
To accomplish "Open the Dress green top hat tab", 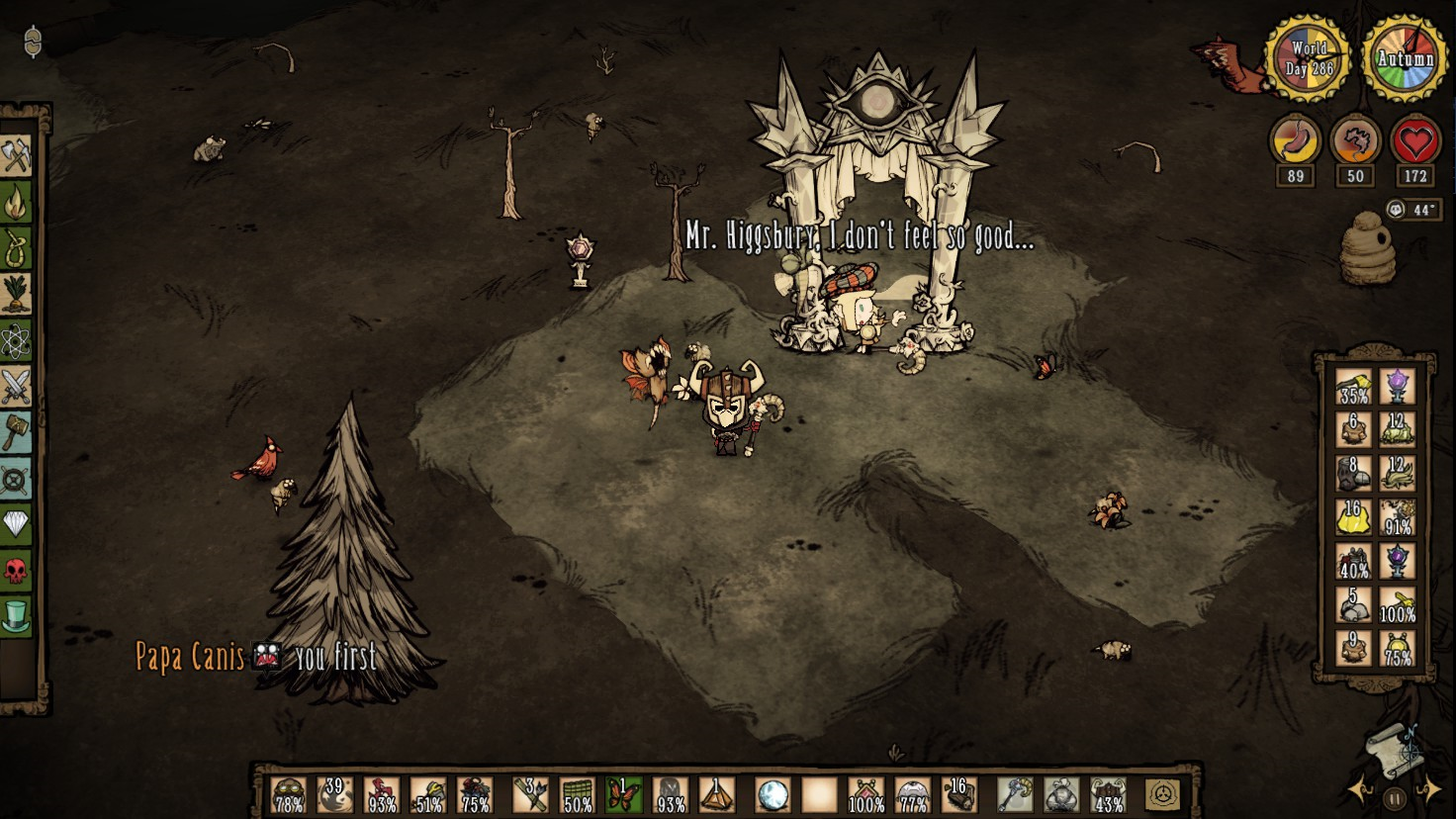I will point(17,615).
